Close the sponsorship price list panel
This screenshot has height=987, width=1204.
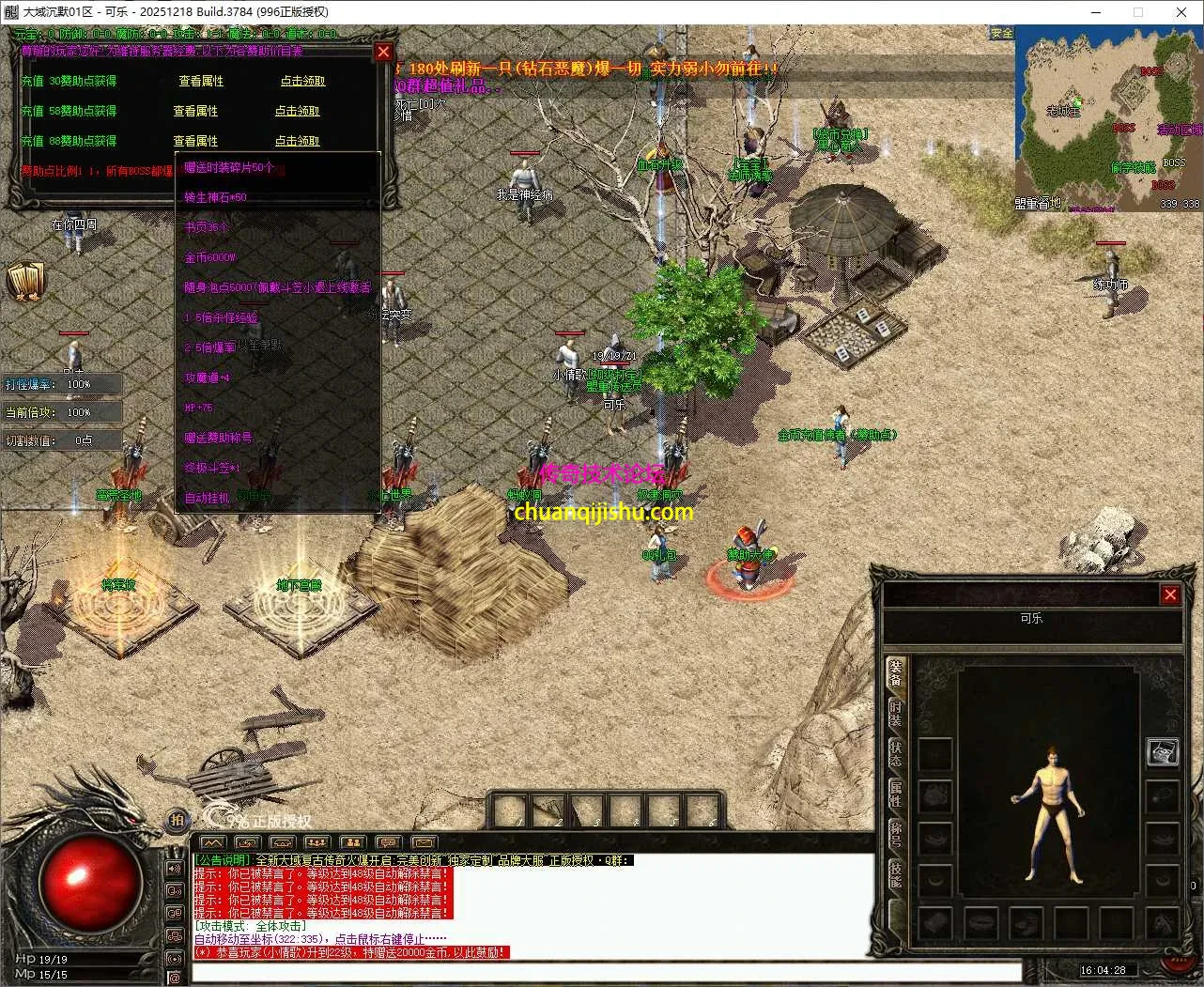383,53
